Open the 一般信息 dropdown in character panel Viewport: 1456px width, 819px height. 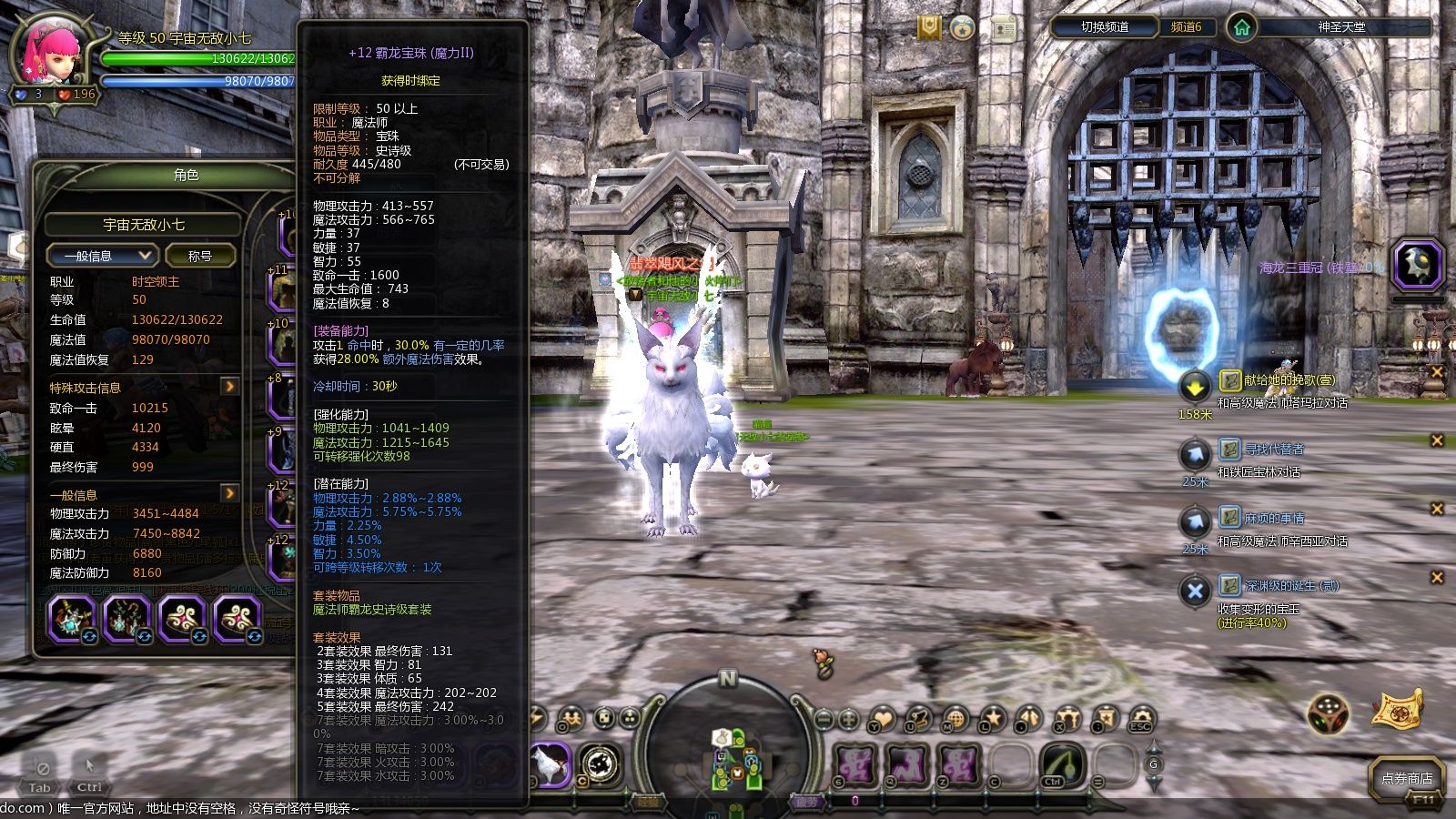[x=102, y=256]
